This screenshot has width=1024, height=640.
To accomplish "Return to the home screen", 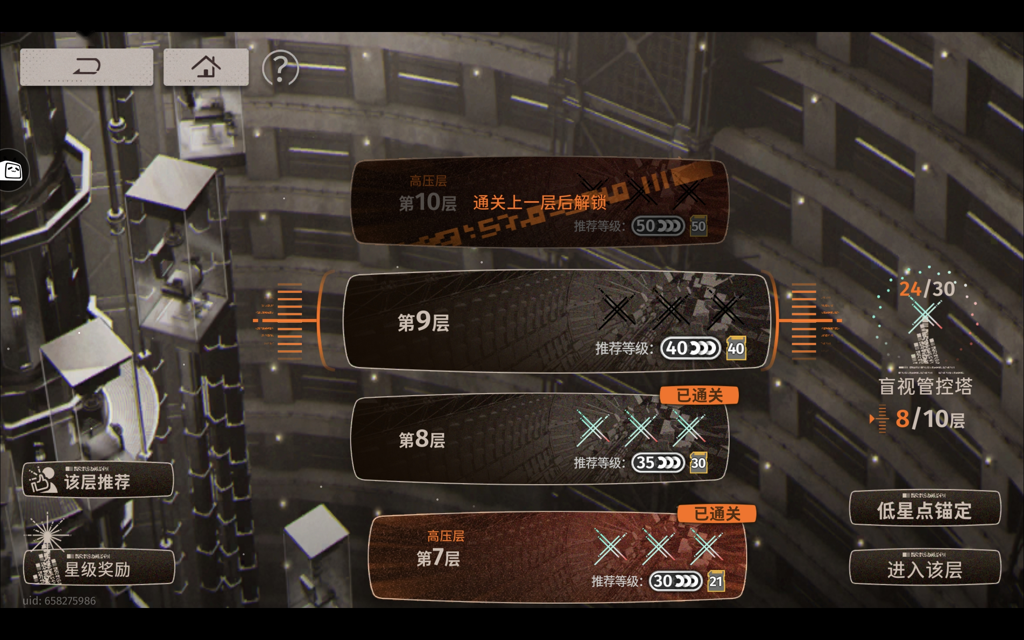I will pyautogui.click(x=206, y=67).
